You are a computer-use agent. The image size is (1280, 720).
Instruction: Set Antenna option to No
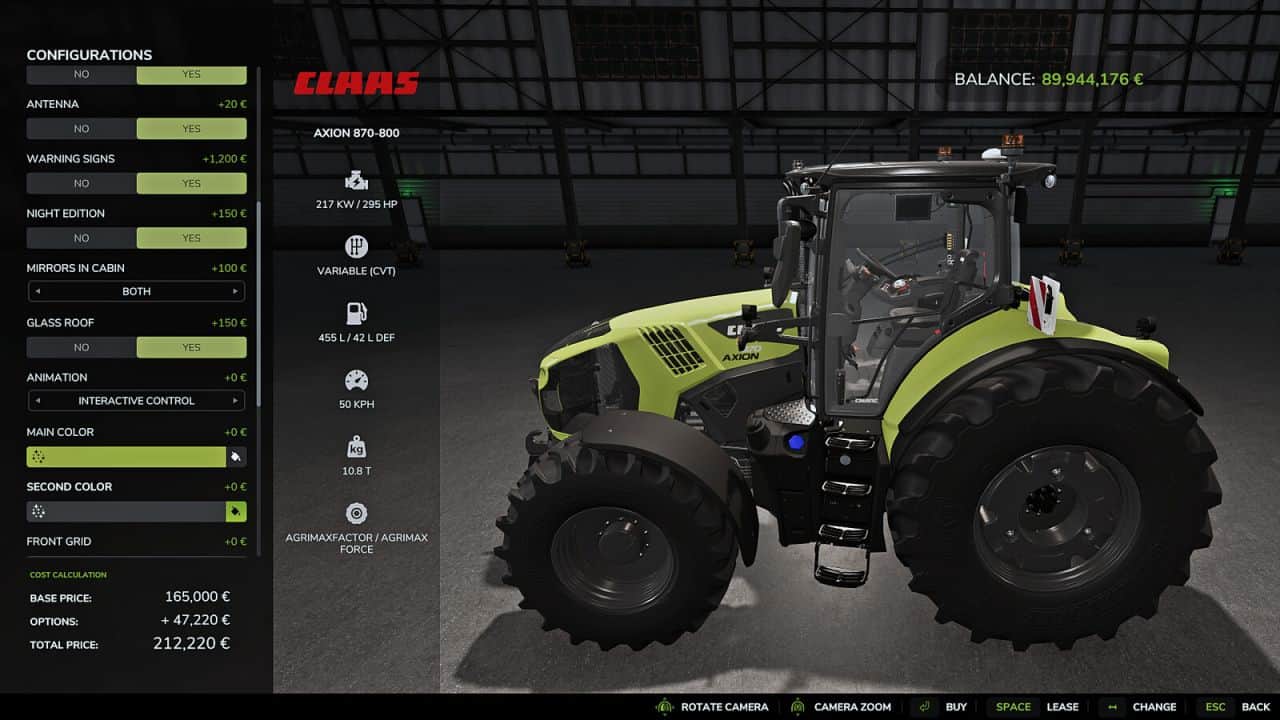81,129
